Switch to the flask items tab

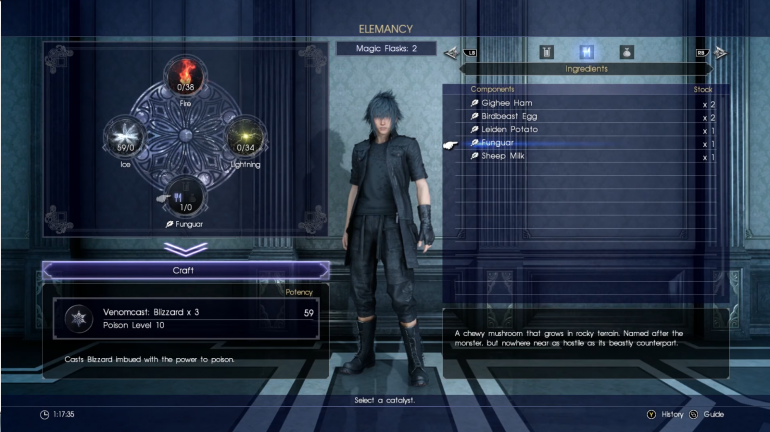546,51
